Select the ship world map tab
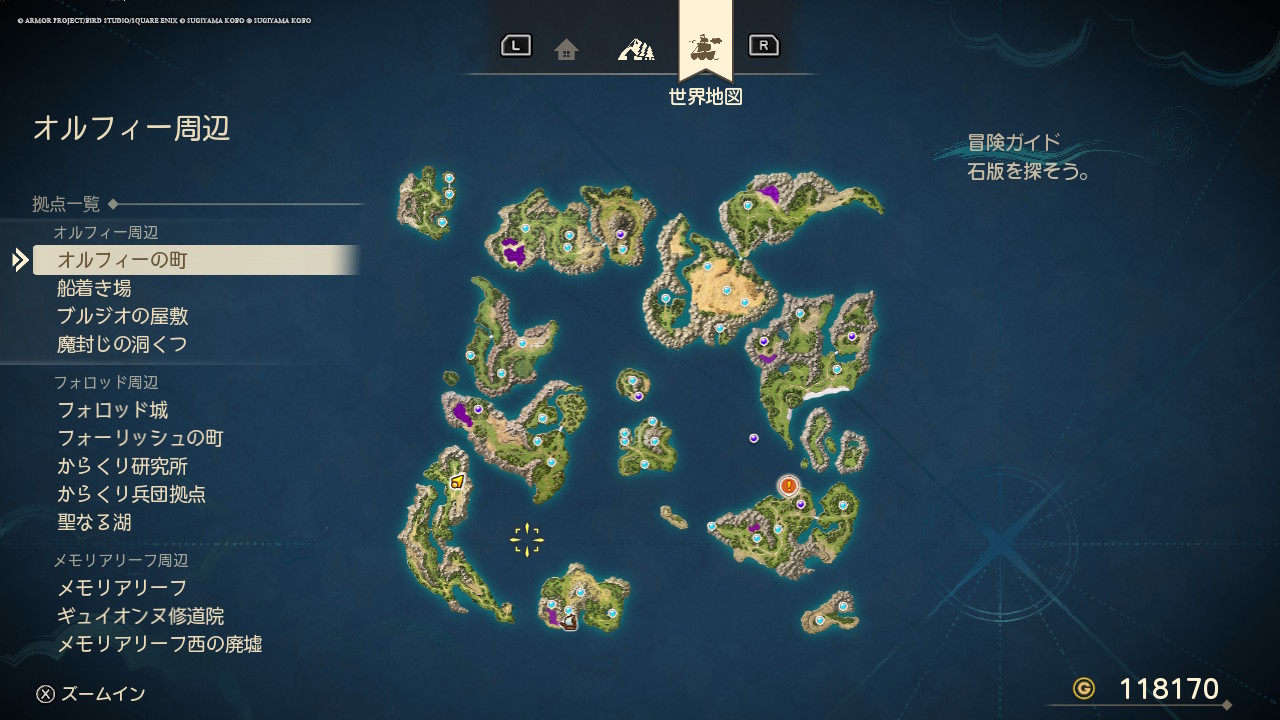 click(x=706, y=46)
